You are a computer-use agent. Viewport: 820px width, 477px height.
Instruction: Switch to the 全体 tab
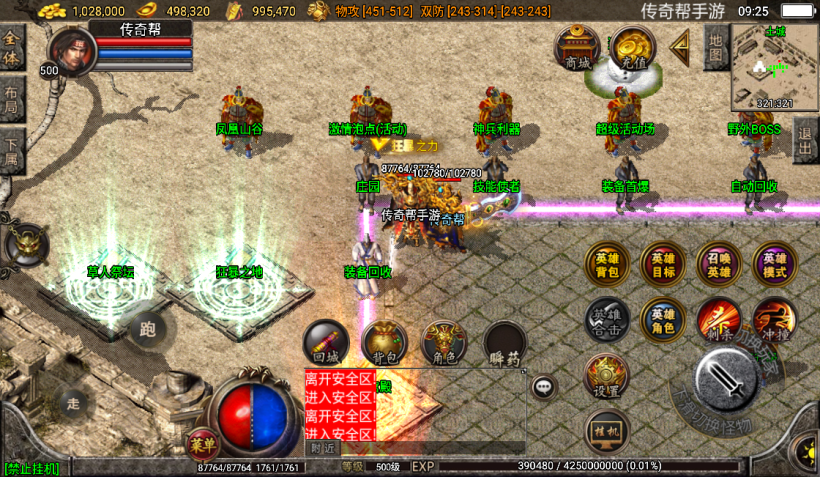point(12,48)
